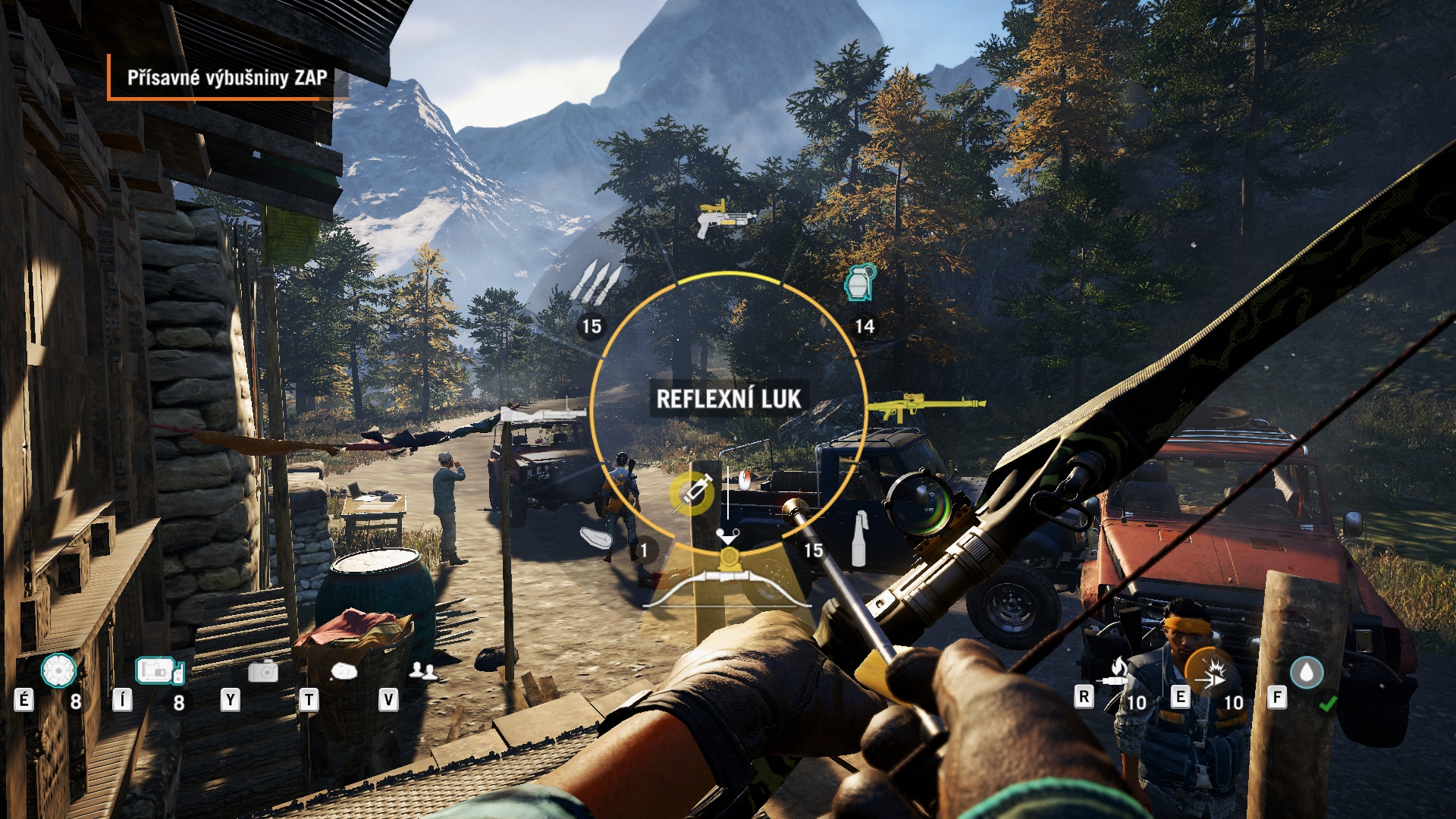
Task: Pick the grenade in the weapon wheel
Action: point(860,283)
